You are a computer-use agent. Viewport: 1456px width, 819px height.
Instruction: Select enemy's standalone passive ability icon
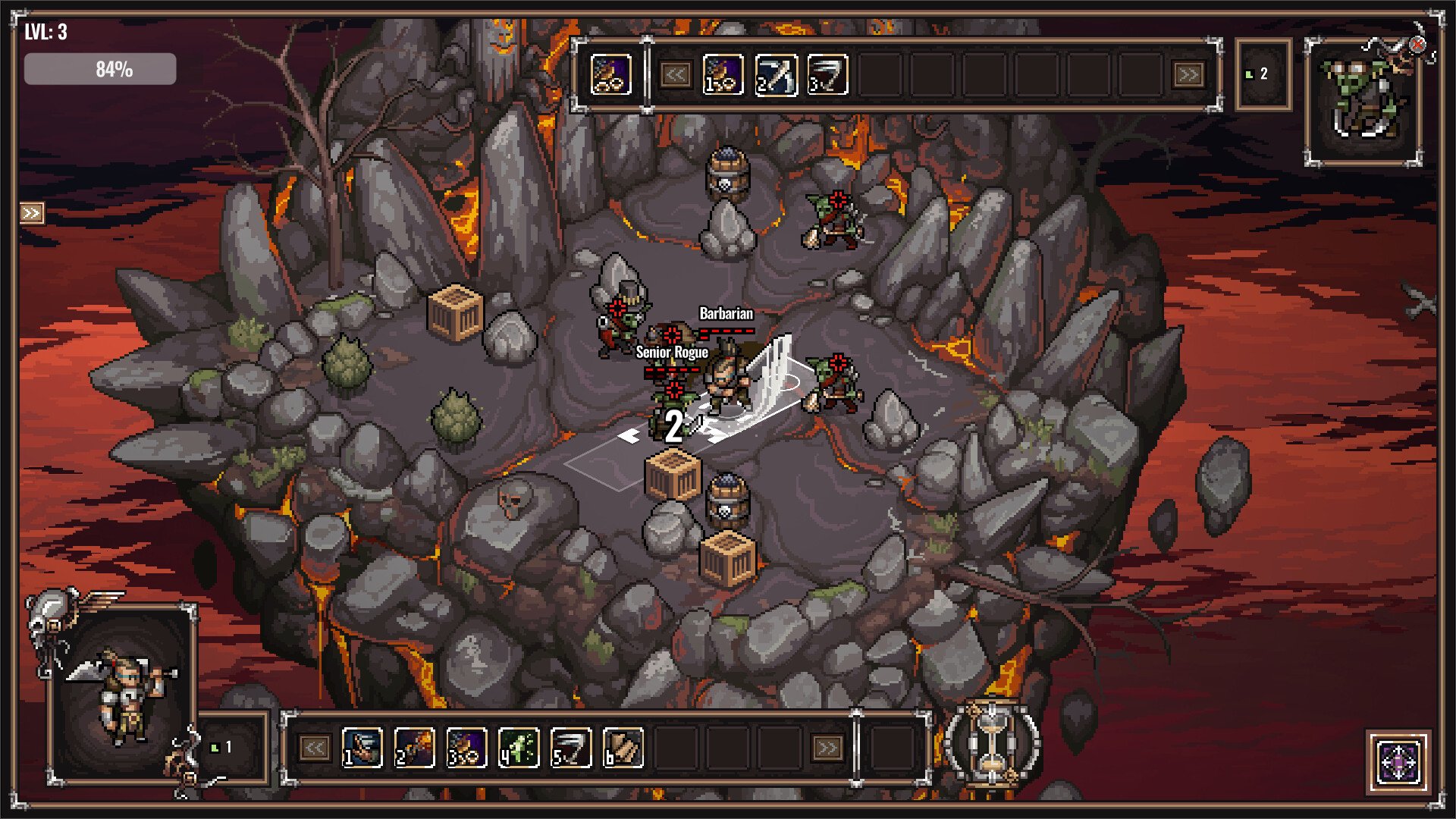[610, 74]
